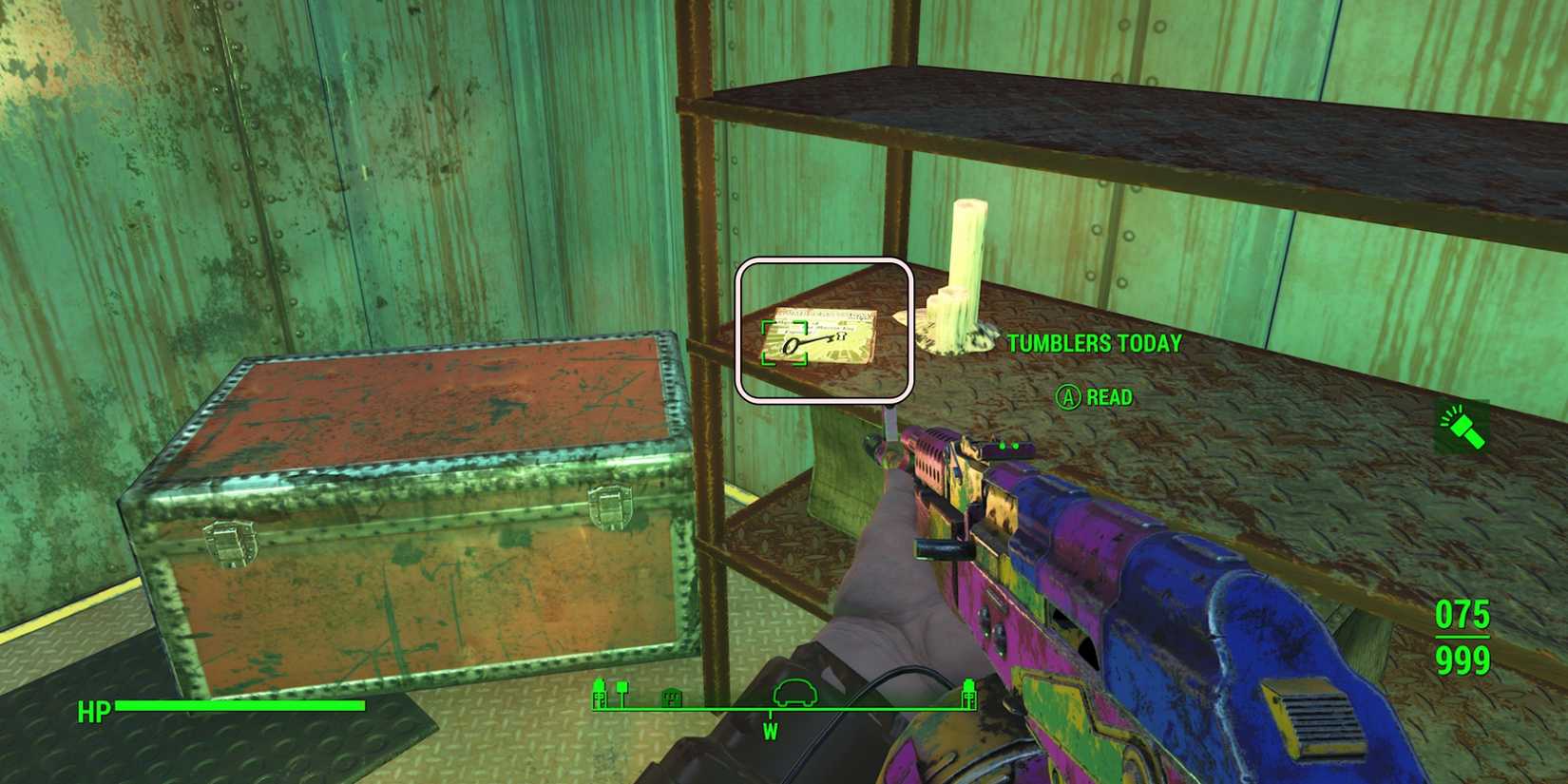The image size is (1568, 784).
Task: Click the TUMBLERS TODAY label
Action: (1093, 344)
